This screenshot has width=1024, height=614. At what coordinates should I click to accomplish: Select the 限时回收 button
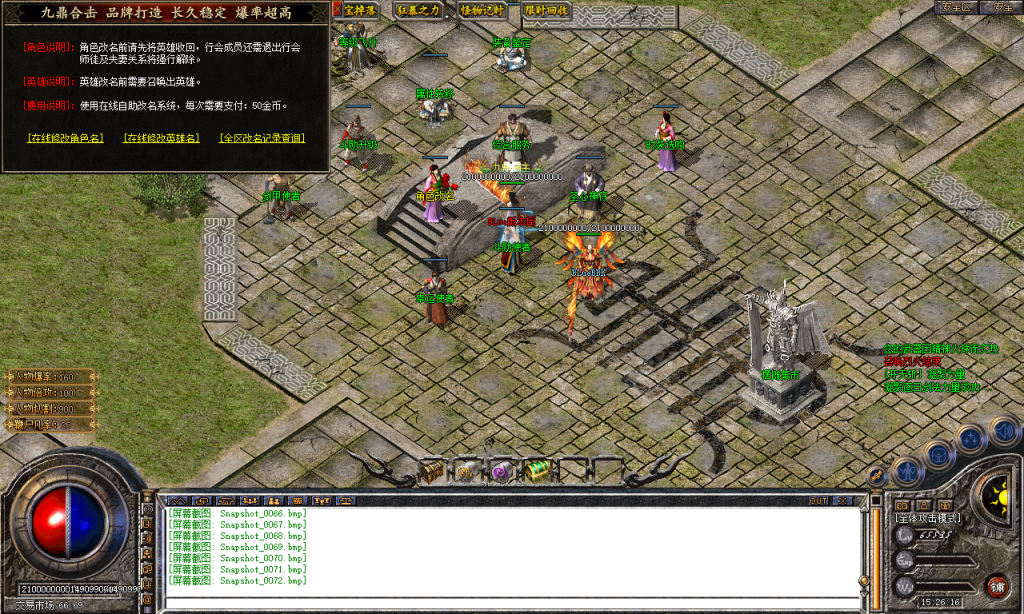click(x=546, y=10)
